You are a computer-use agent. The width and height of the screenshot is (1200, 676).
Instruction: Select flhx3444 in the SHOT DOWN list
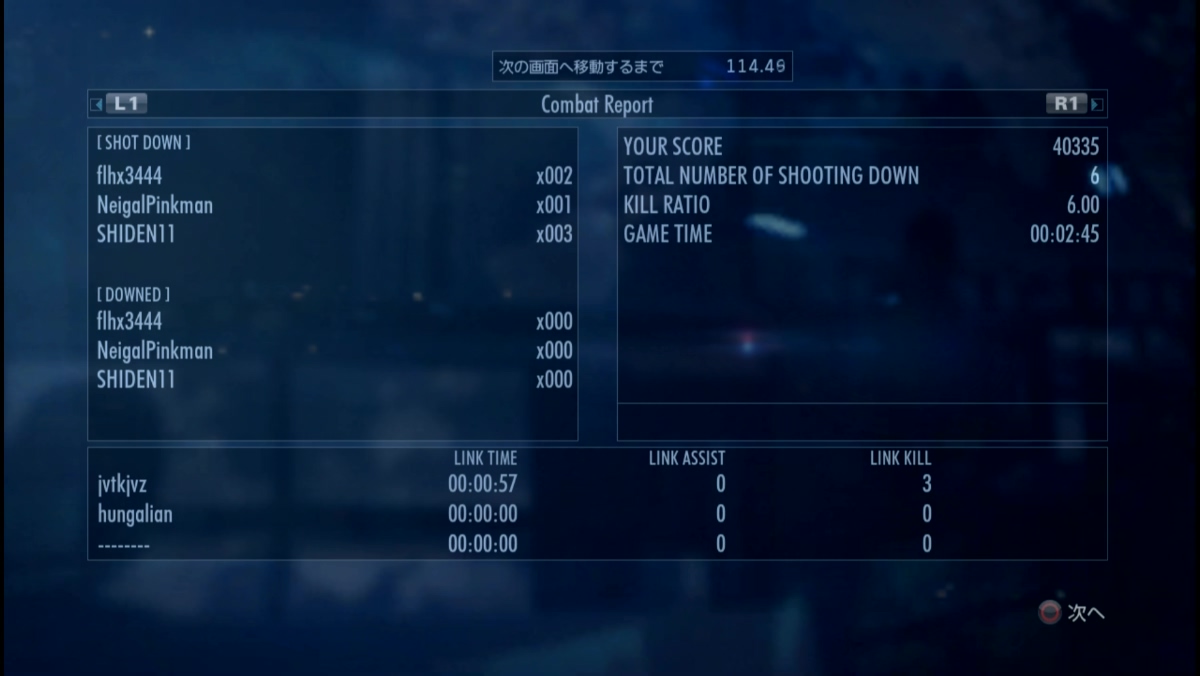pos(130,177)
